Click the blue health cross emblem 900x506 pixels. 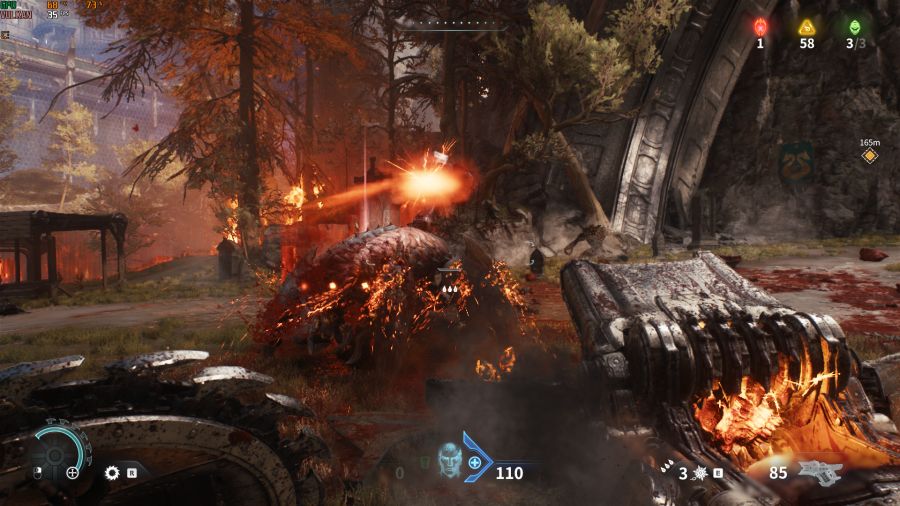point(475,463)
